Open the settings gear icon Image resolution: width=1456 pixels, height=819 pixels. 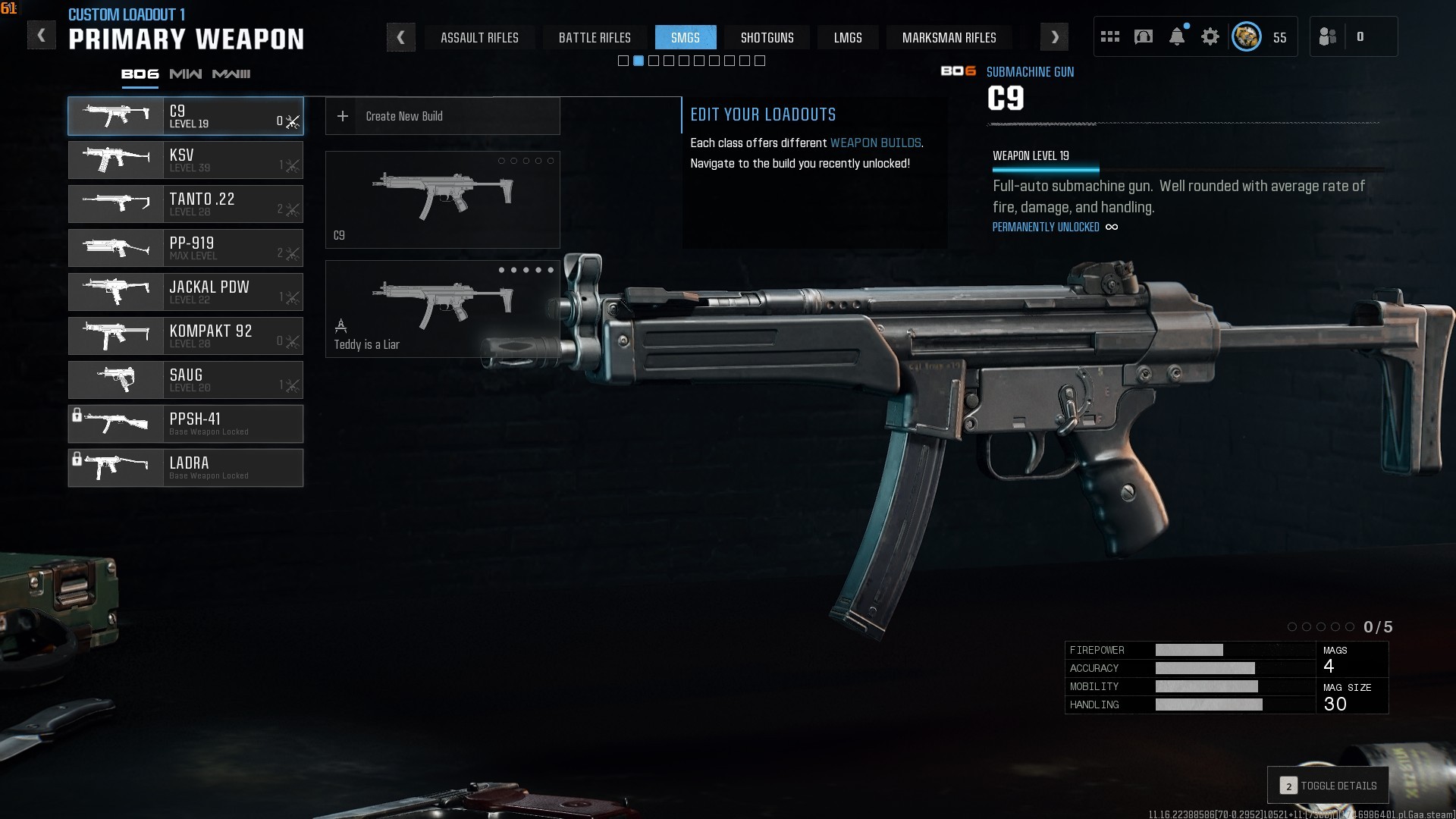(1210, 37)
